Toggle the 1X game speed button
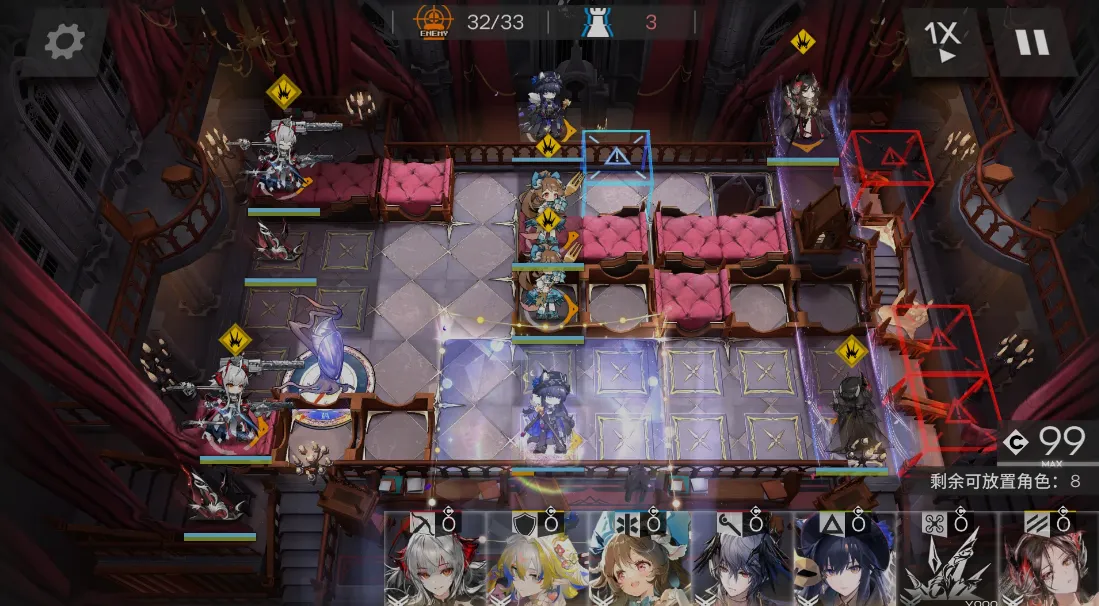Screen dimensions: 1099x606 click(942, 42)
